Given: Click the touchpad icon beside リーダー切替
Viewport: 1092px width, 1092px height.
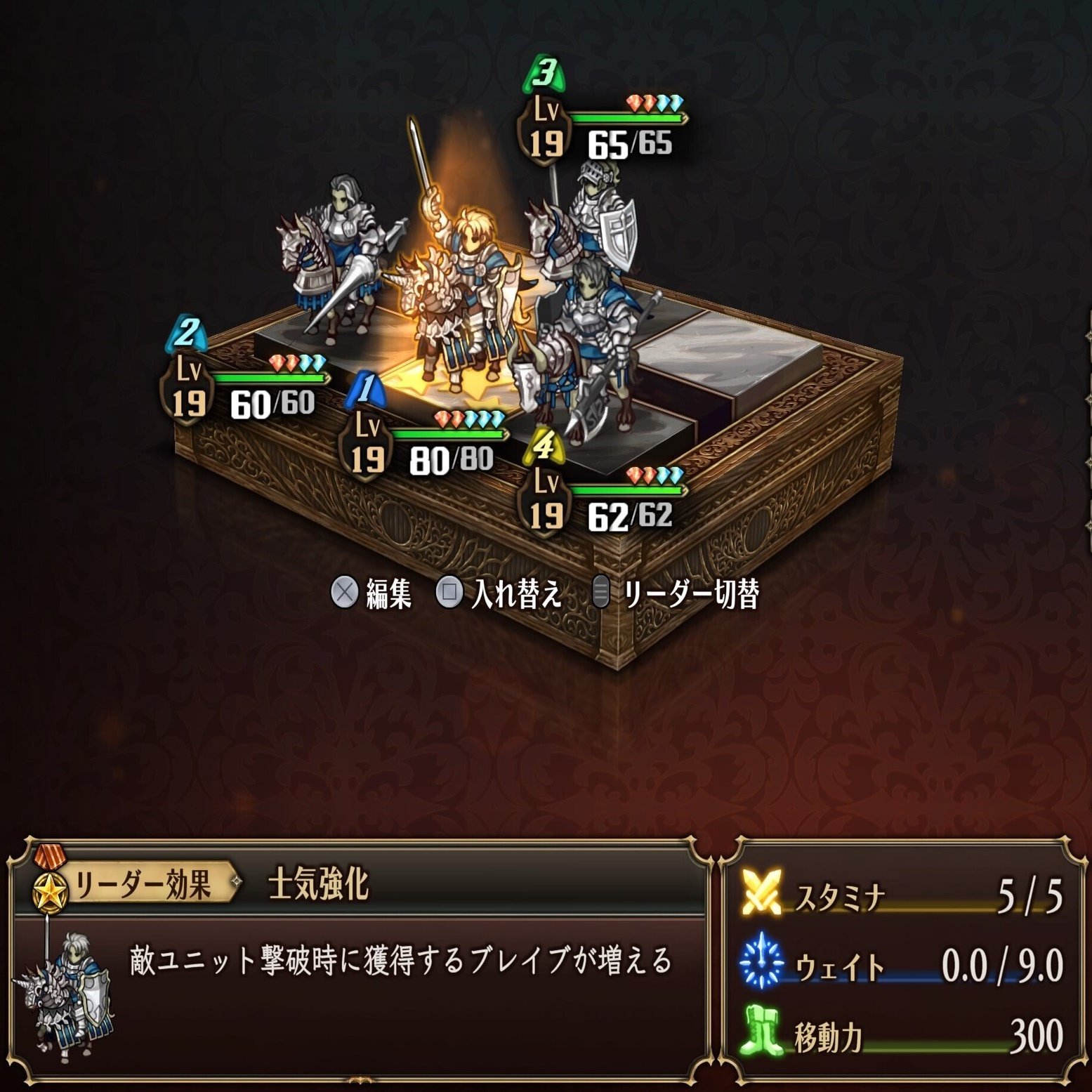Looking at the screenshot, I should coord(602,592).
